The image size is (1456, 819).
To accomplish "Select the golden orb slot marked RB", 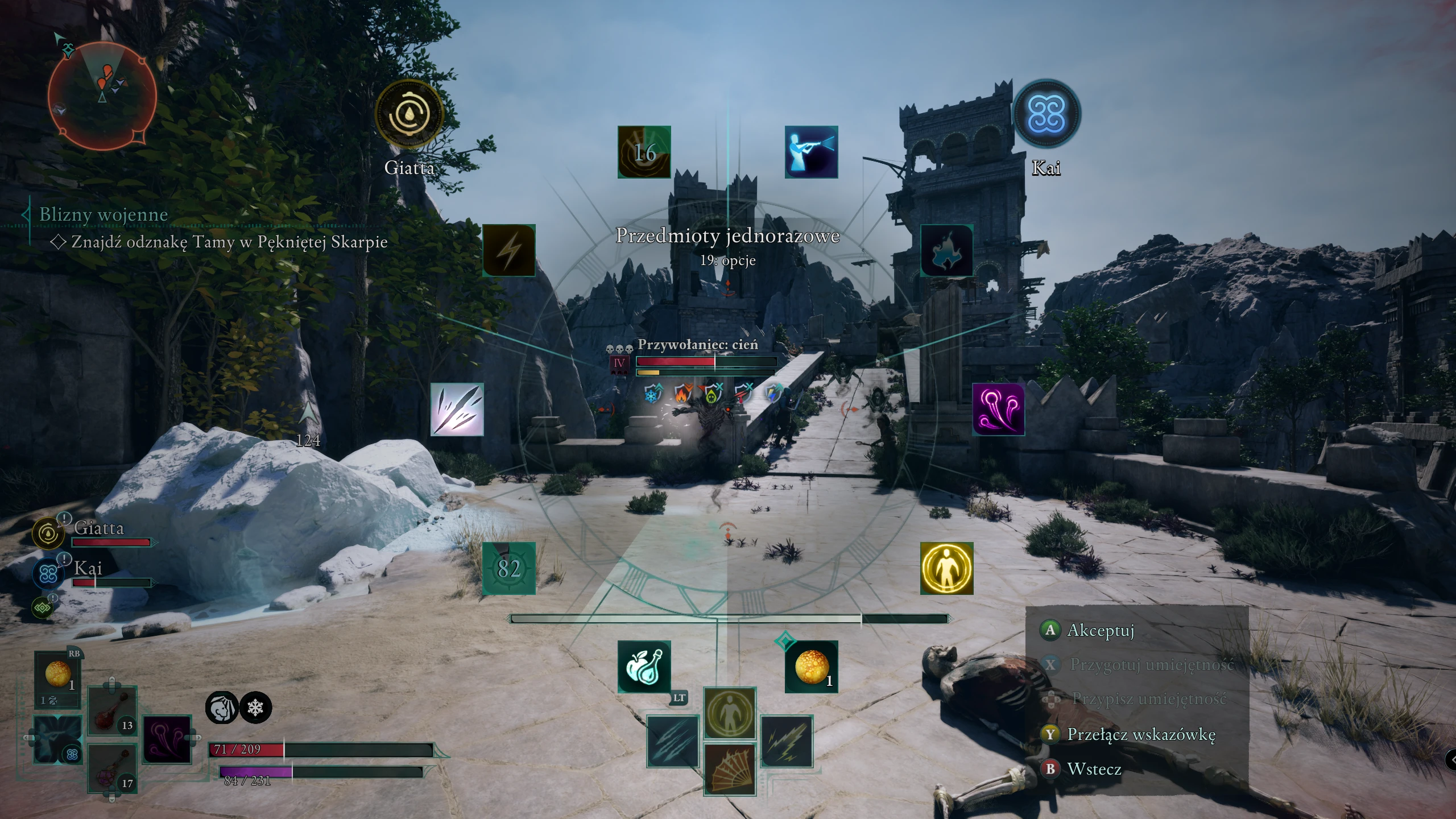I will 58,674.
